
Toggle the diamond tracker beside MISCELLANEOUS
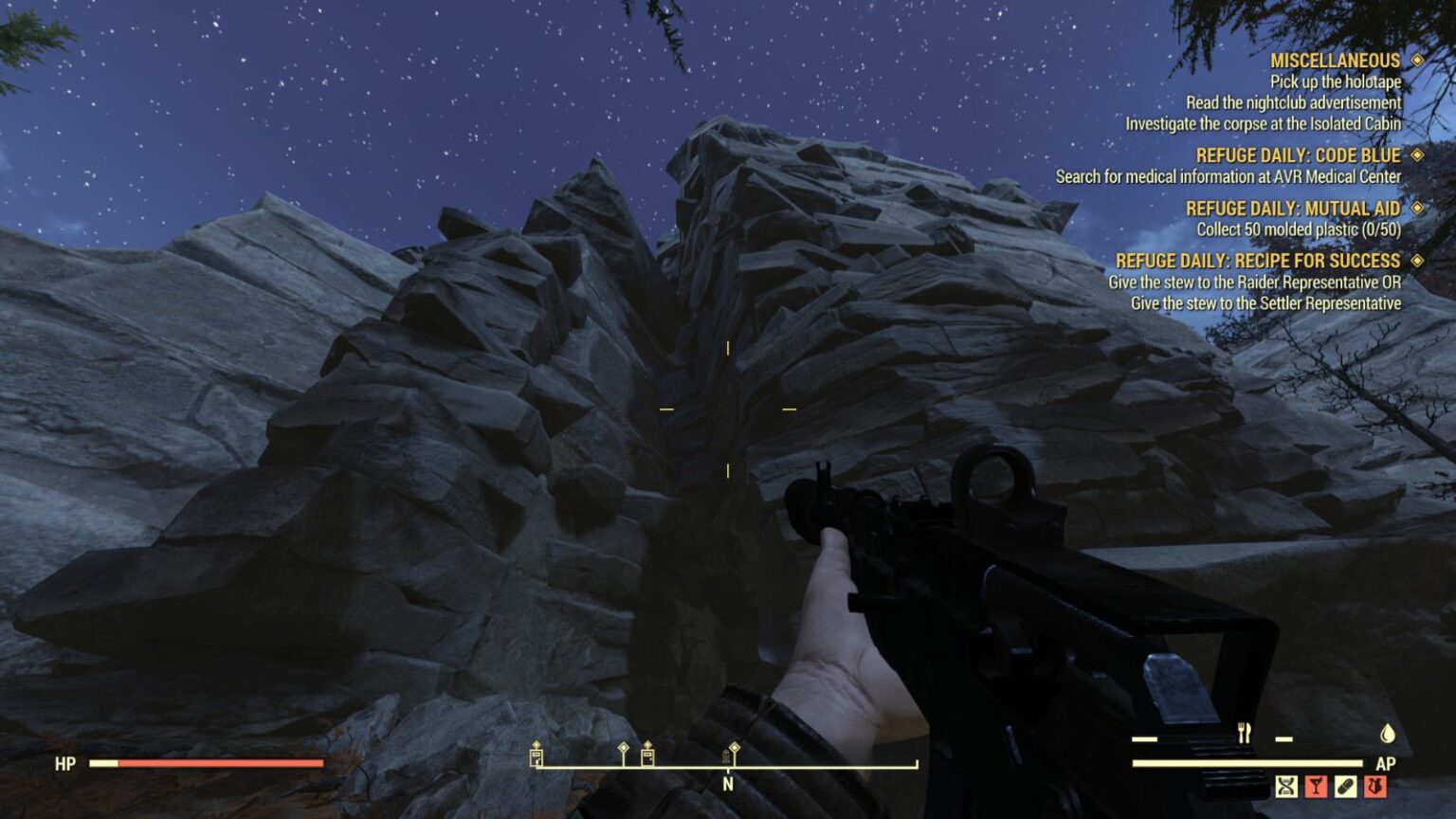pos(1416,59)
